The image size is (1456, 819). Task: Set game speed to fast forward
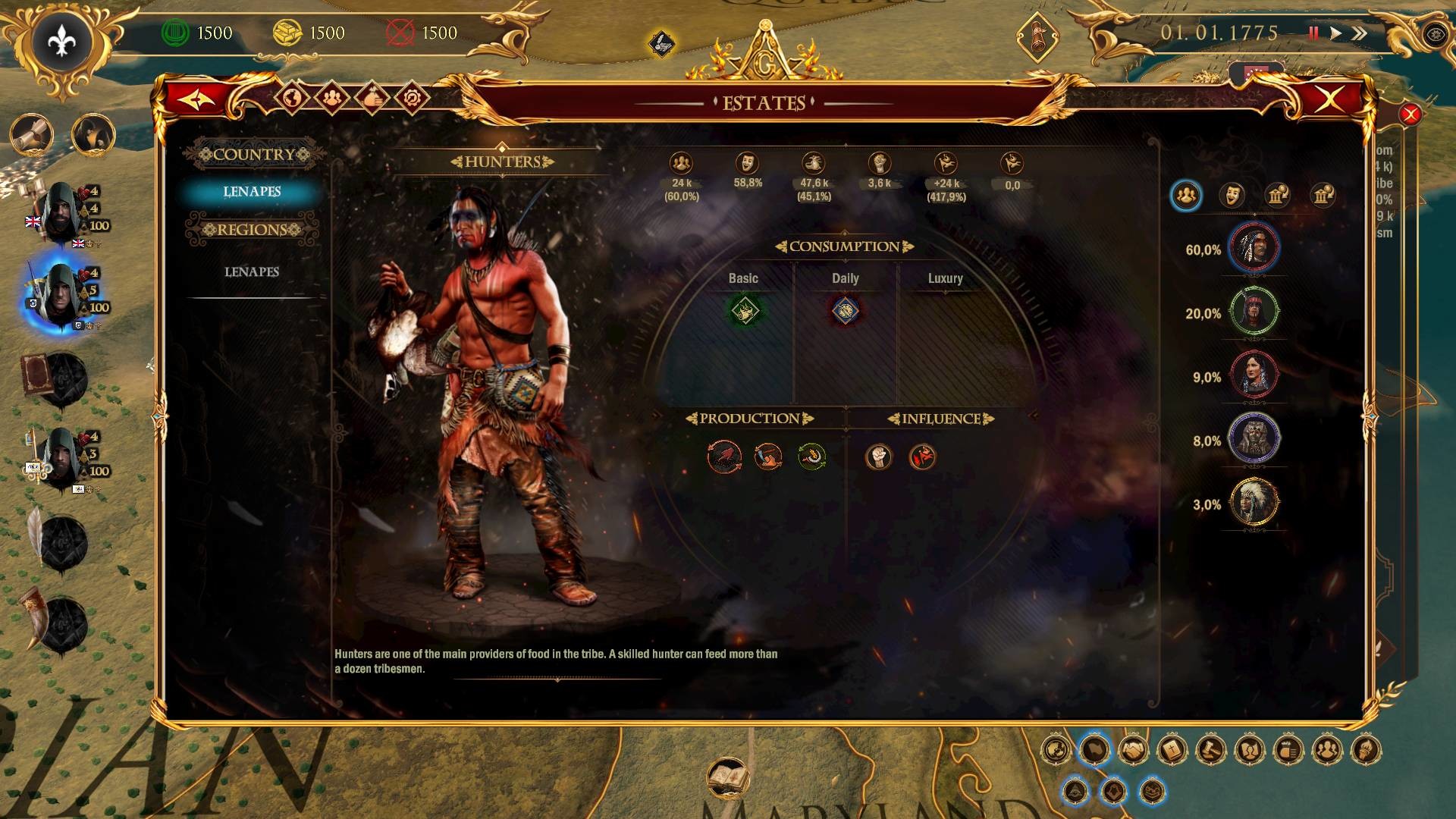tap(1359, 33)
